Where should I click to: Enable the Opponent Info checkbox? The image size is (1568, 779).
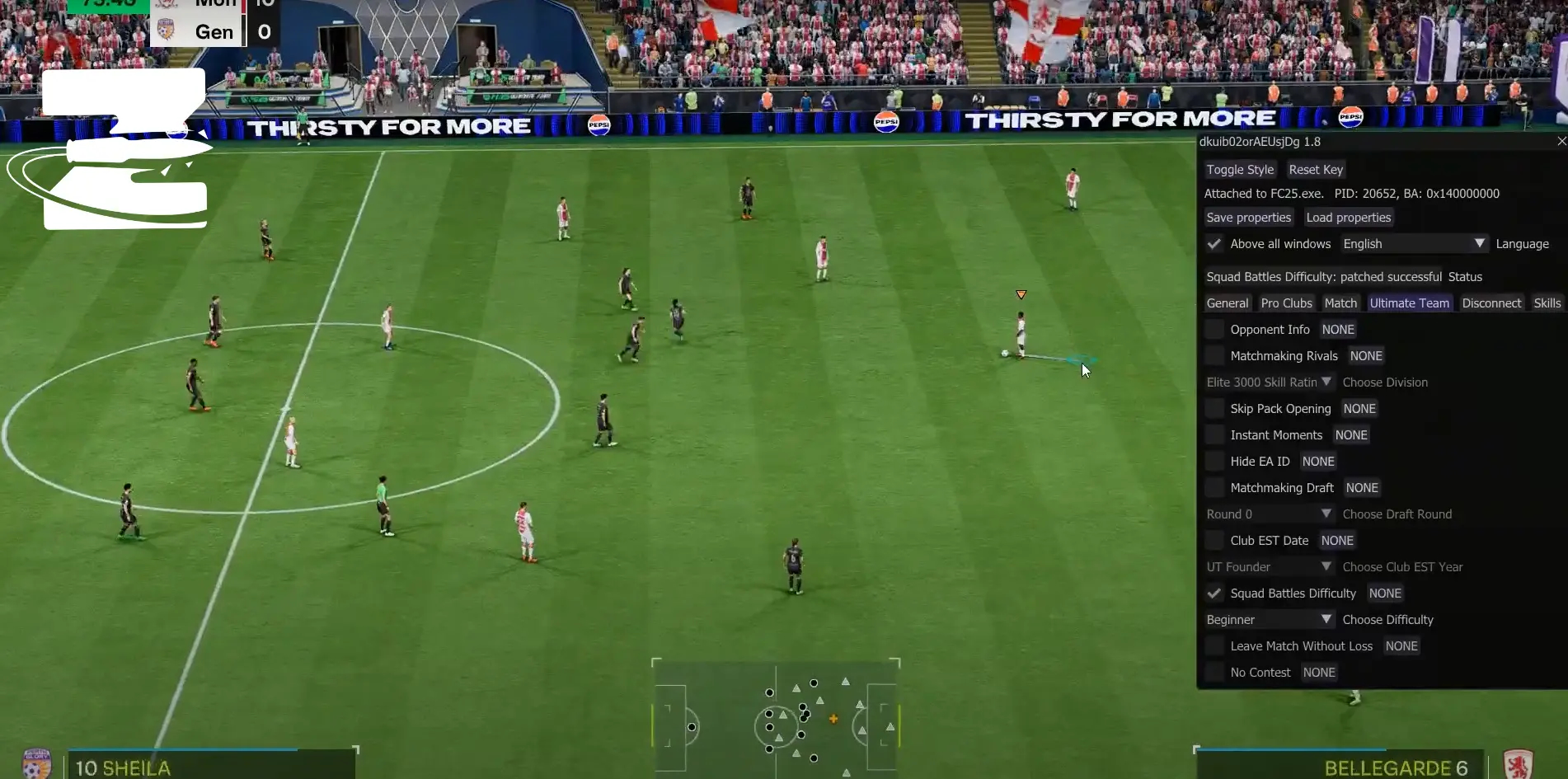click(1214, 330)
